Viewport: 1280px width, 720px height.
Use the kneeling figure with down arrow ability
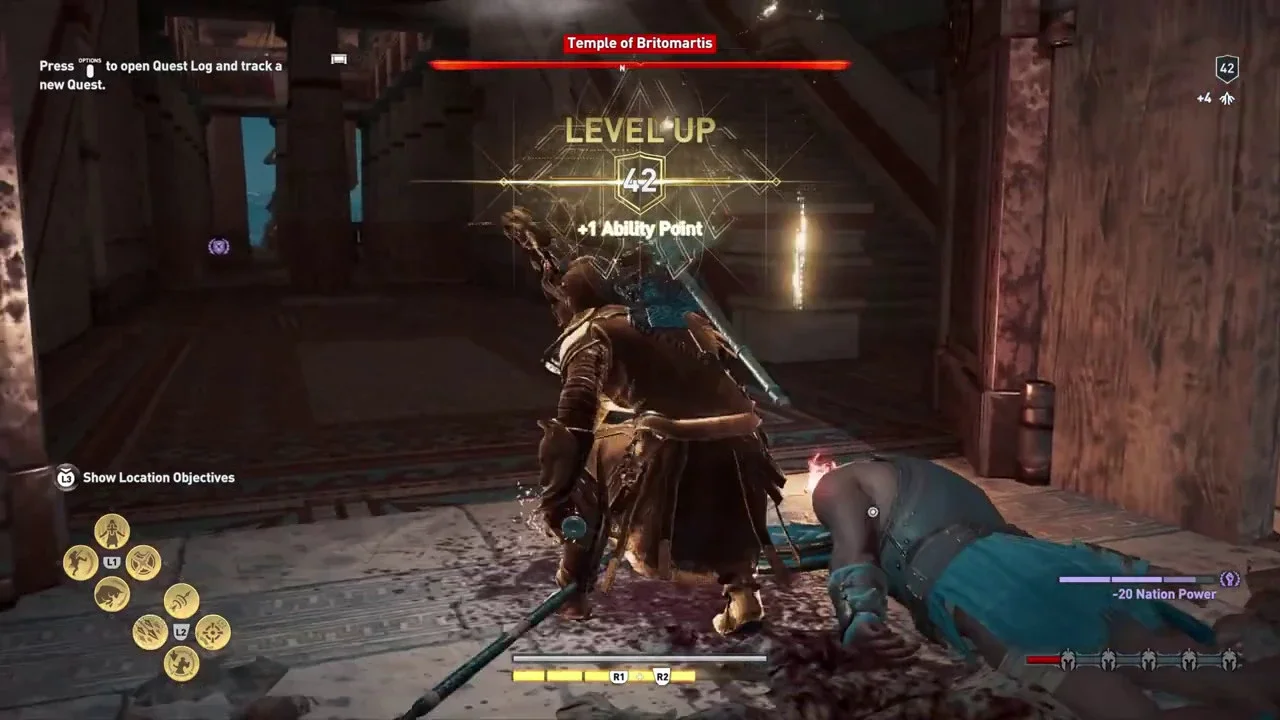pos(181,663)
